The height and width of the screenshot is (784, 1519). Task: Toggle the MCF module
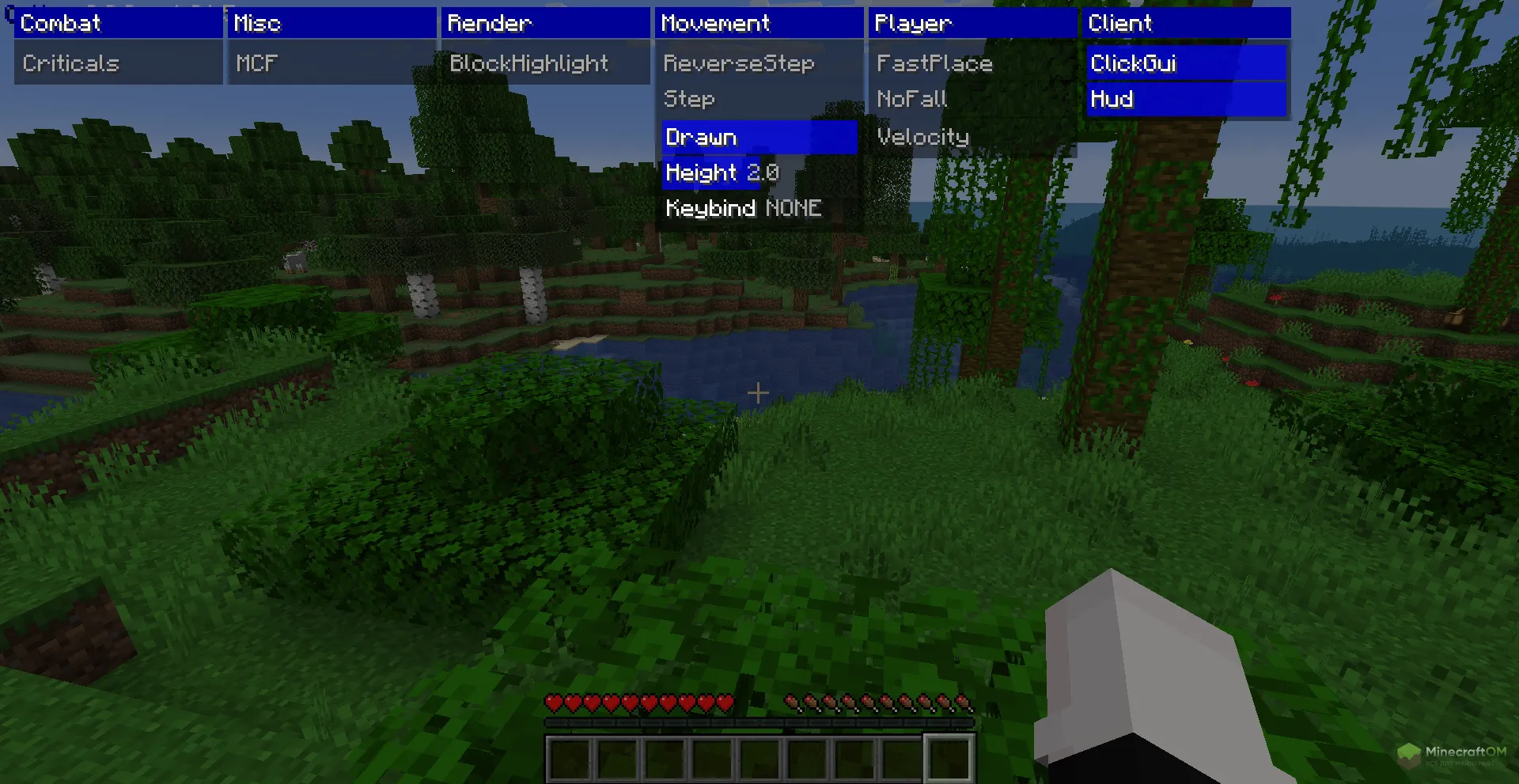coord(331,63)
